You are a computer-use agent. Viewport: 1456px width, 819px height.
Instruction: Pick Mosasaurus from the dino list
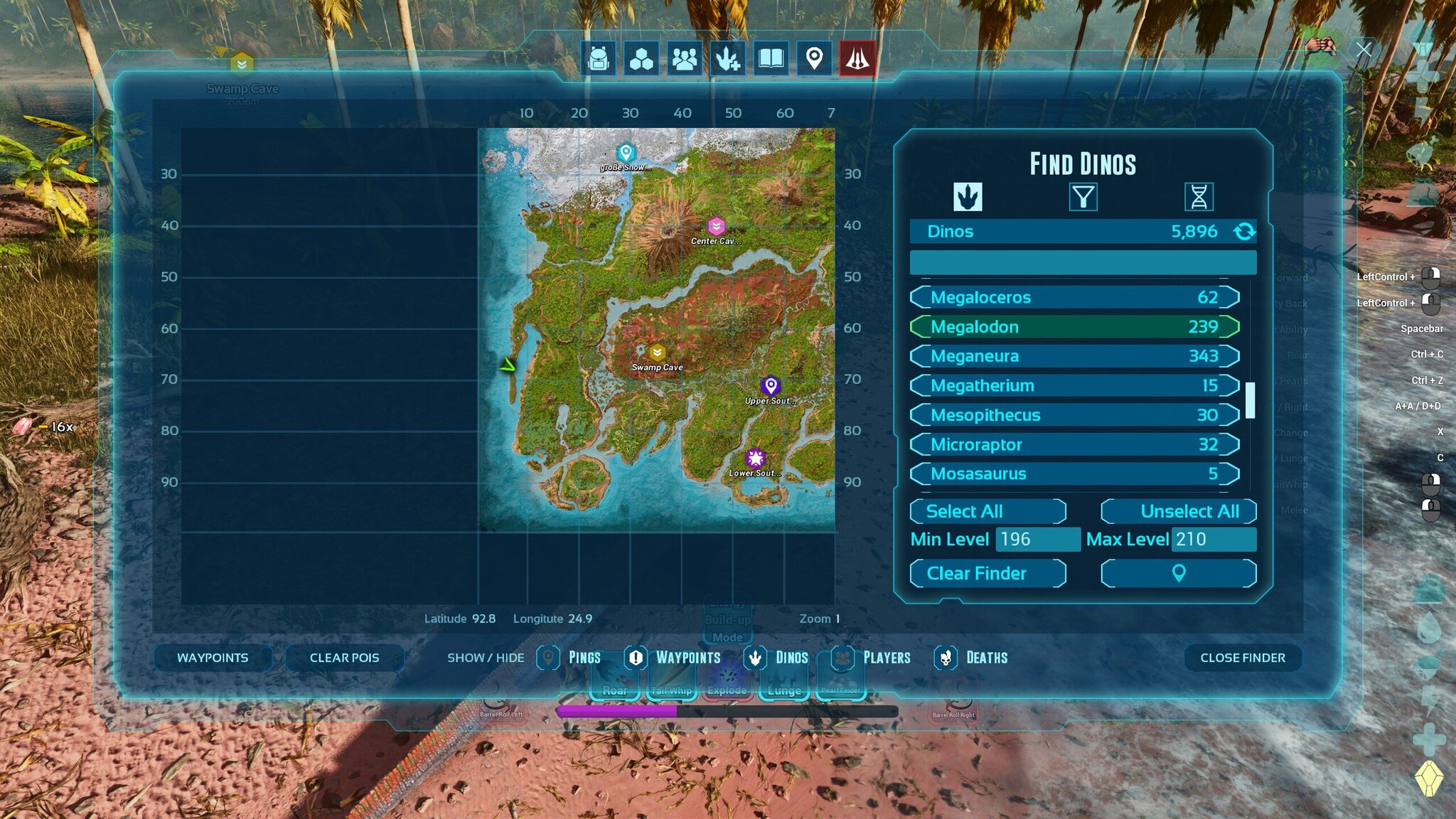tap(1074, 474)
